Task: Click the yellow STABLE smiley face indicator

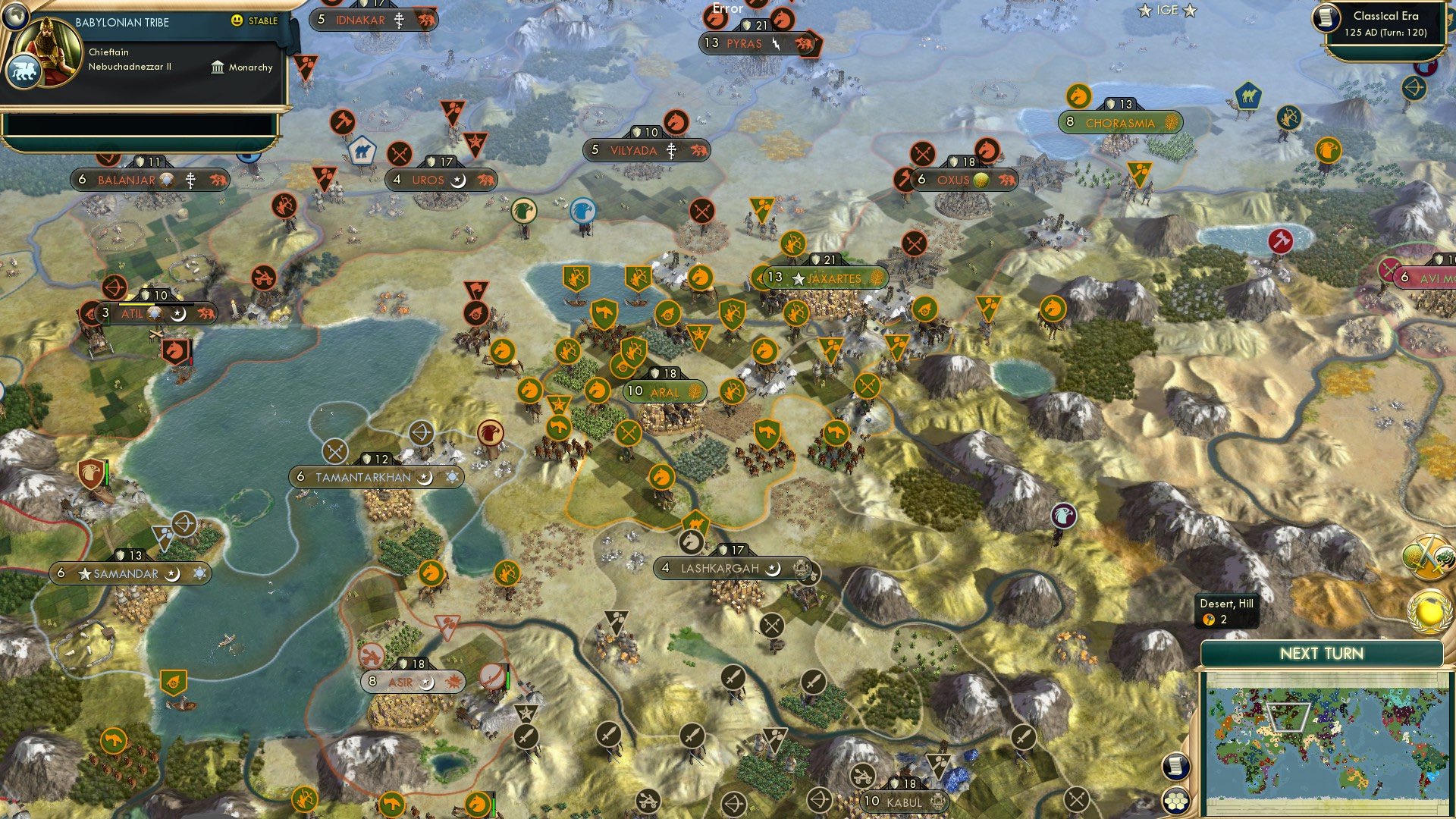Action: (237, 22)
